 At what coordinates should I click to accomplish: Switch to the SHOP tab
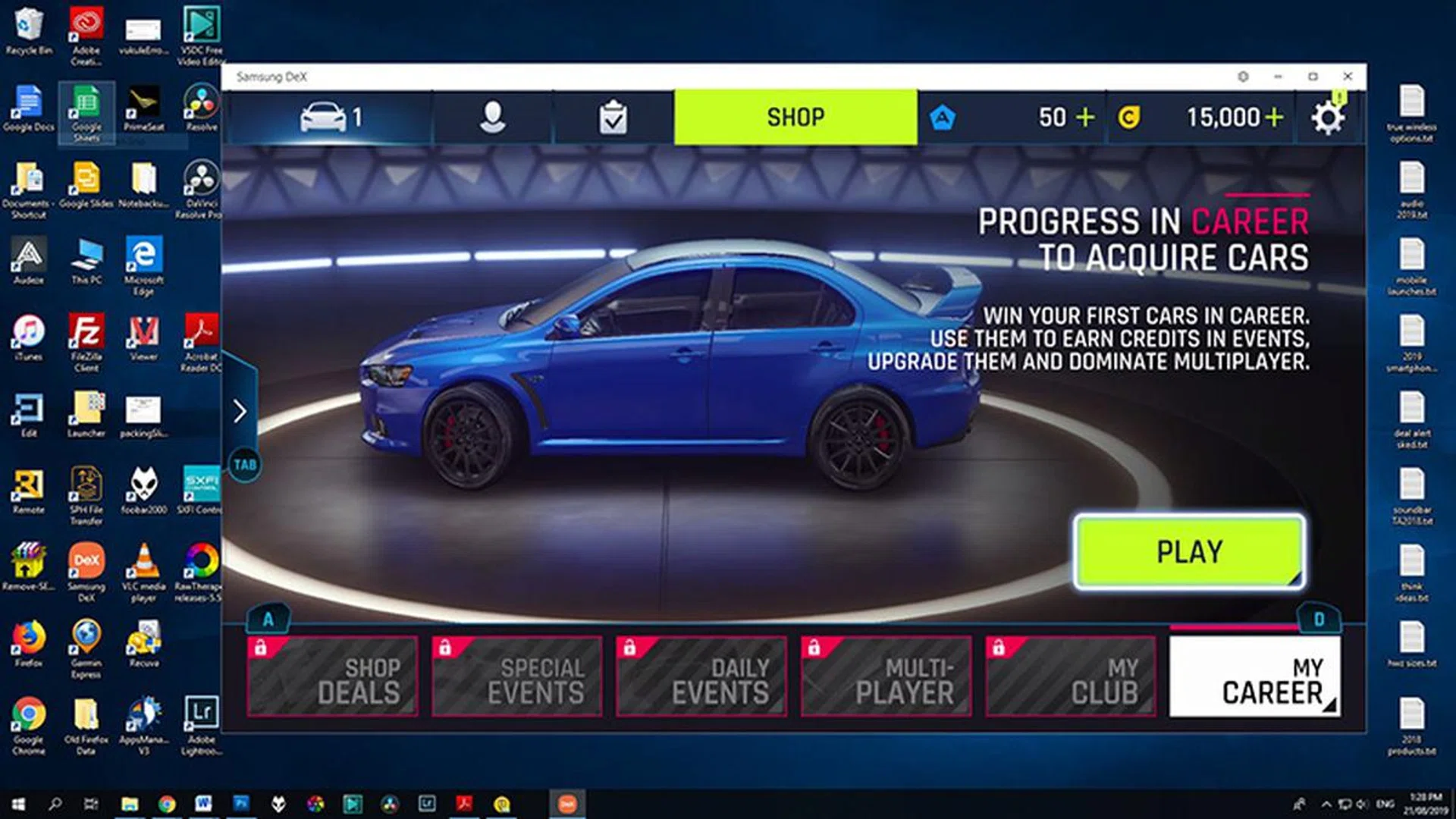click(x=795, y=116)
